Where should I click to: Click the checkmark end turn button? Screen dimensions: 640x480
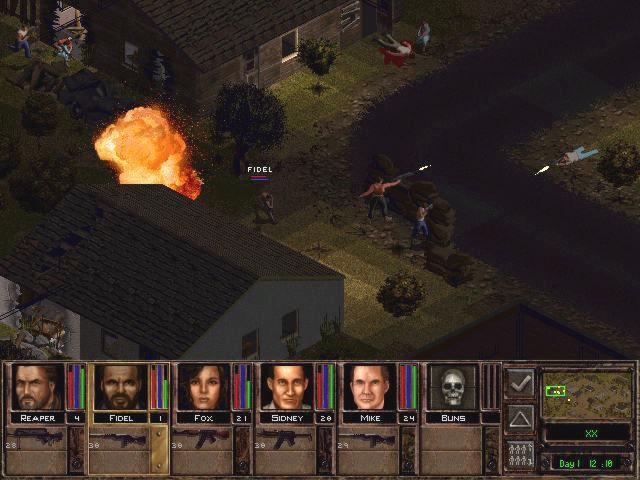[x=520, y=382]
